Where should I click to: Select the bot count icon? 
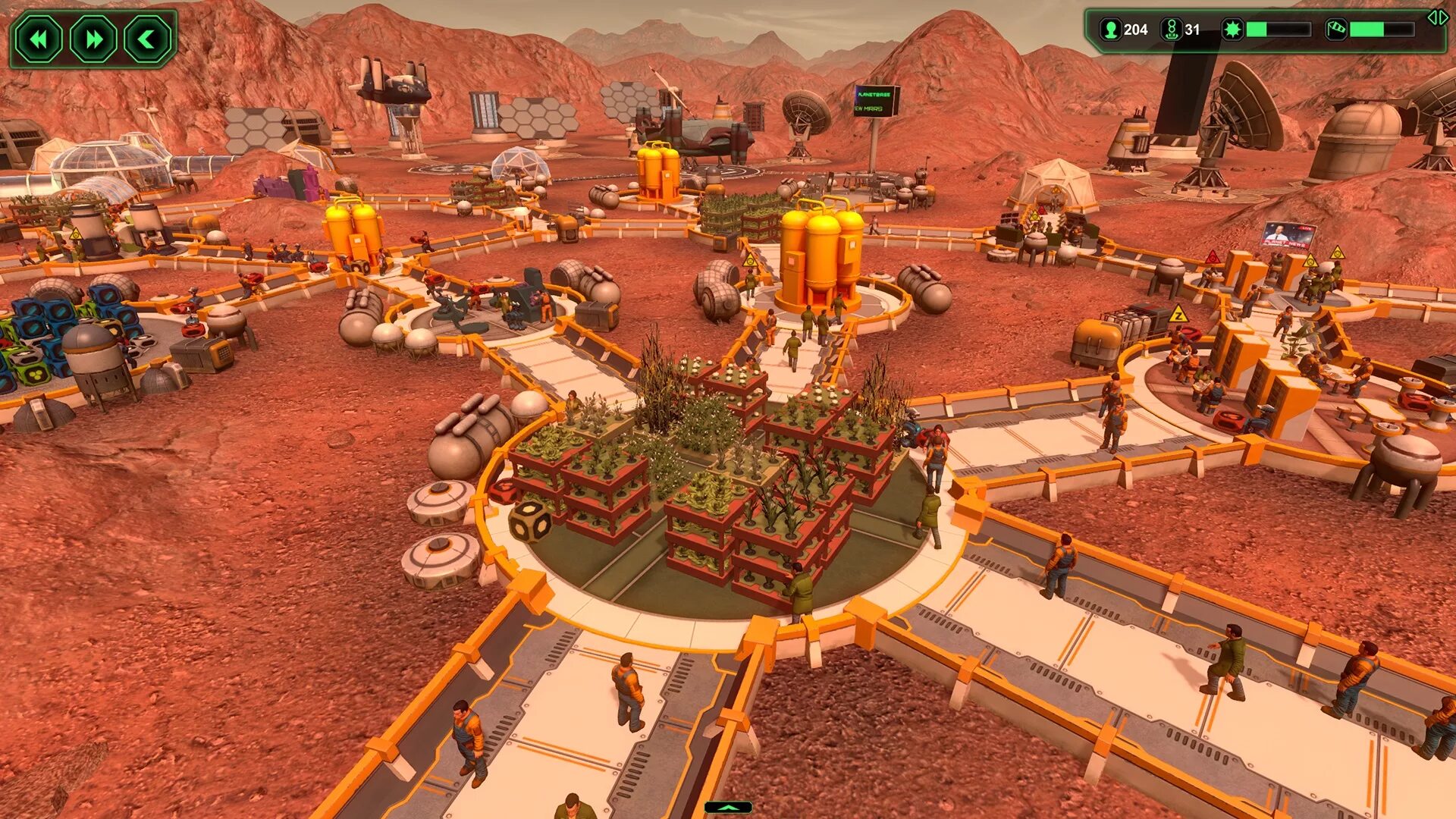tap(1171, 30)
